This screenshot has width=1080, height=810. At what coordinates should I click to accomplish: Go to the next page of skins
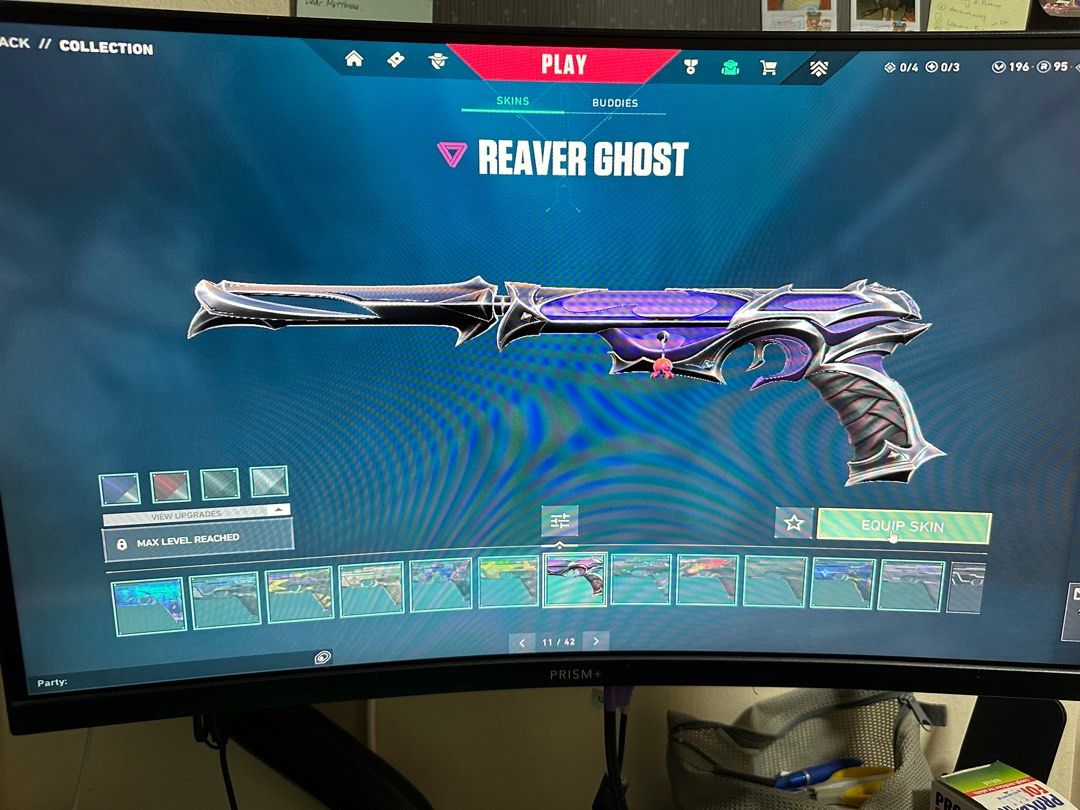[x=596, y=641]
